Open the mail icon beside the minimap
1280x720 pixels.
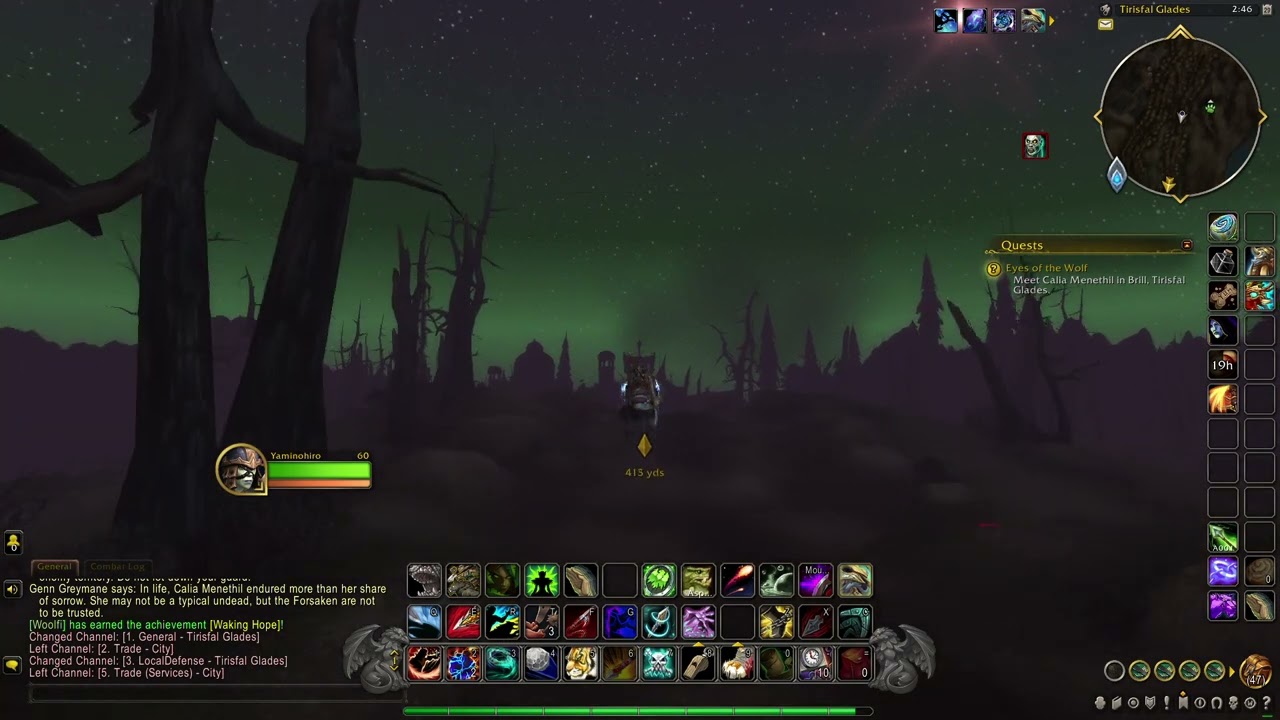[1105, 24]
